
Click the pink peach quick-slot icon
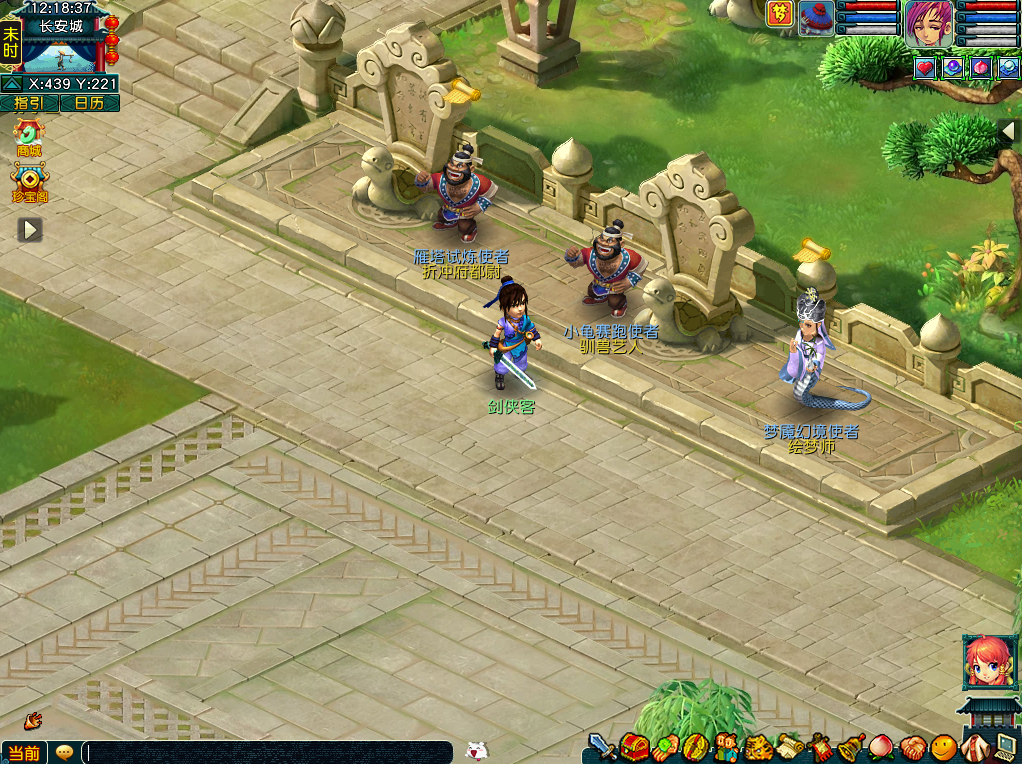(x=981, y=68)
